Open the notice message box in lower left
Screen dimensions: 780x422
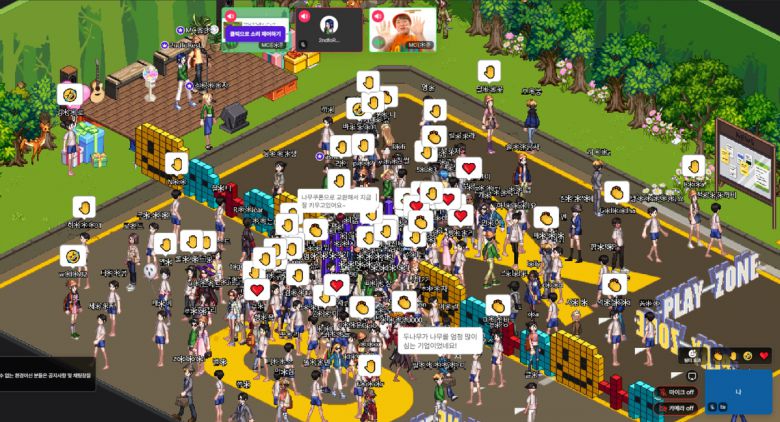(47, 375)
